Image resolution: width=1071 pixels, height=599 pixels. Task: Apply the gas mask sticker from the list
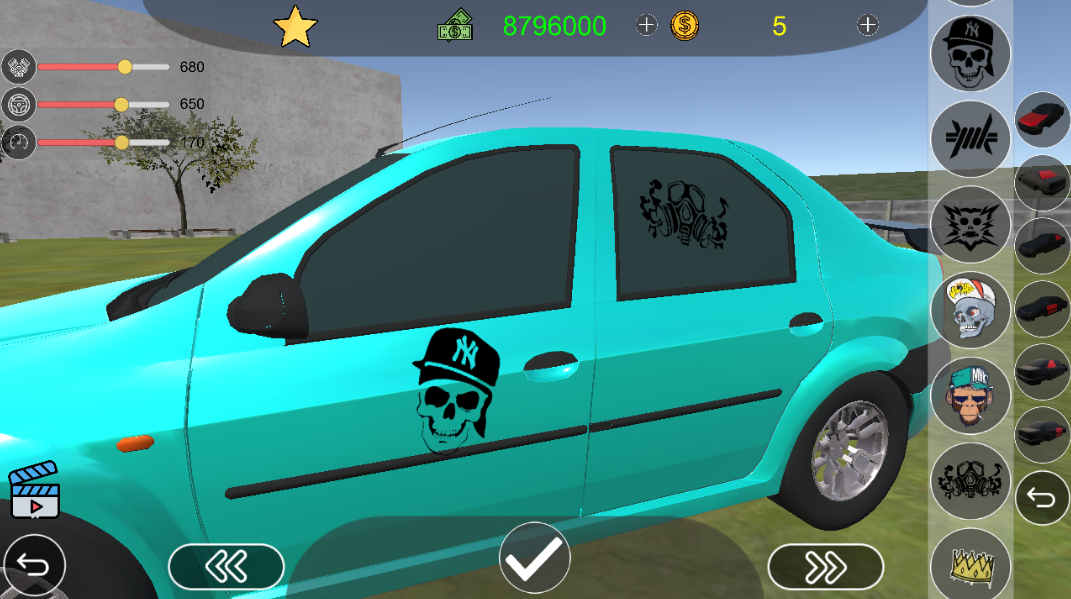(x=969, y=482)
